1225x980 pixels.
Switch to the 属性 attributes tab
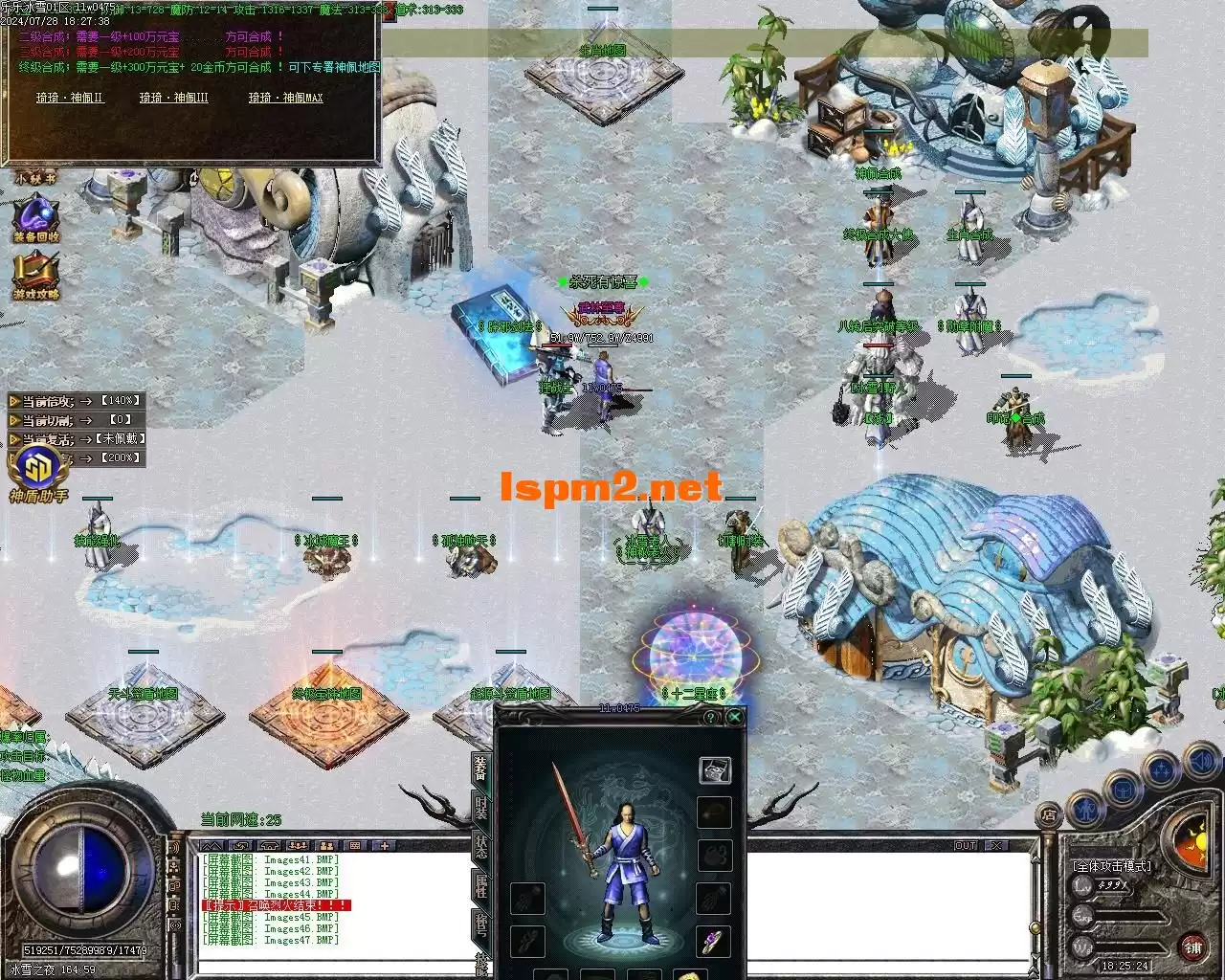[x=481, y=886]
